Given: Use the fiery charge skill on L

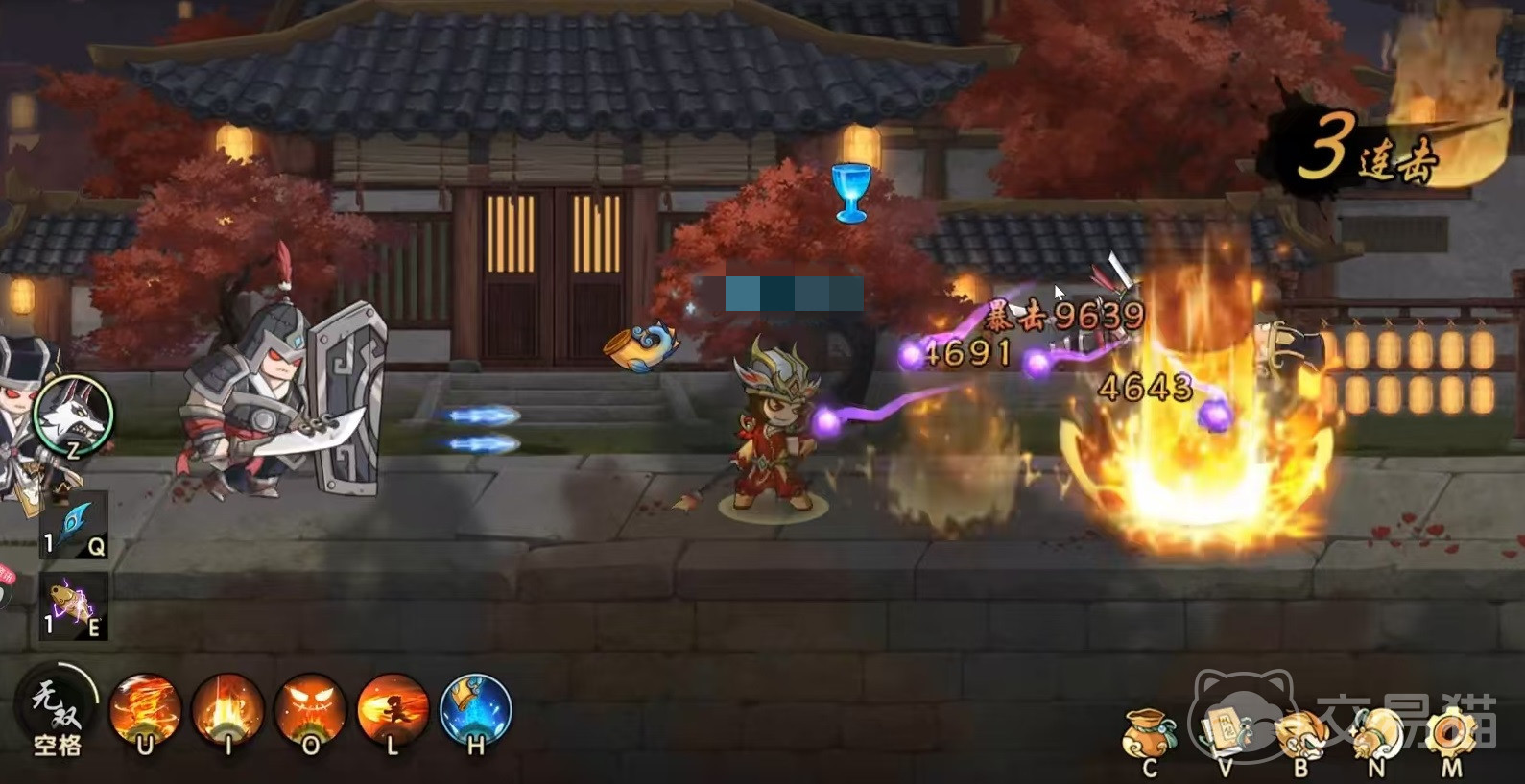Looking at the screenshot, I should [x=391, y=712].
